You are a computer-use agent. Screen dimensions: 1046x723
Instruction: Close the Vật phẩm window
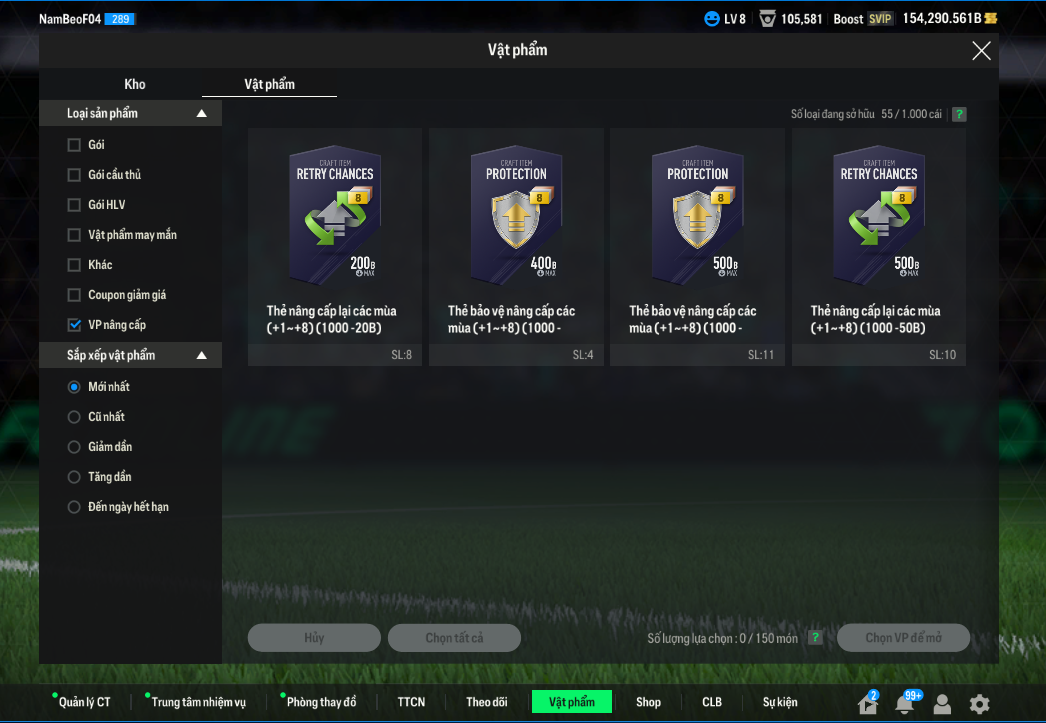pos(981,51)
